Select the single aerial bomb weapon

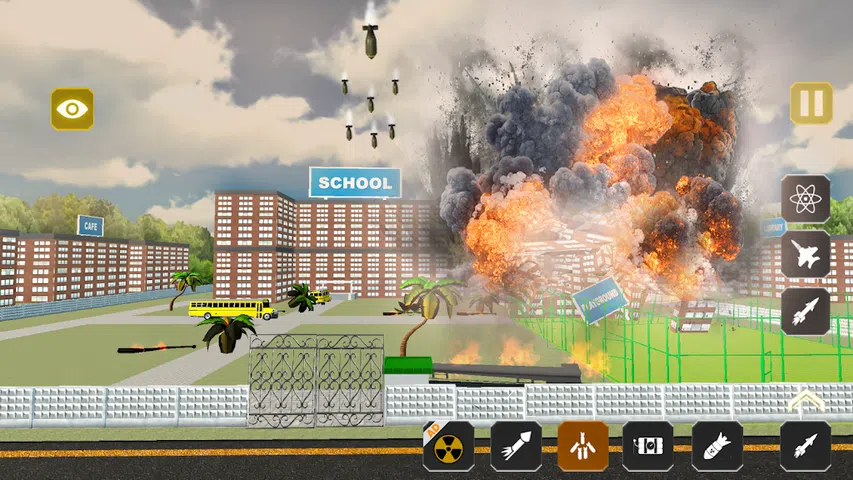tap(717, 446)
